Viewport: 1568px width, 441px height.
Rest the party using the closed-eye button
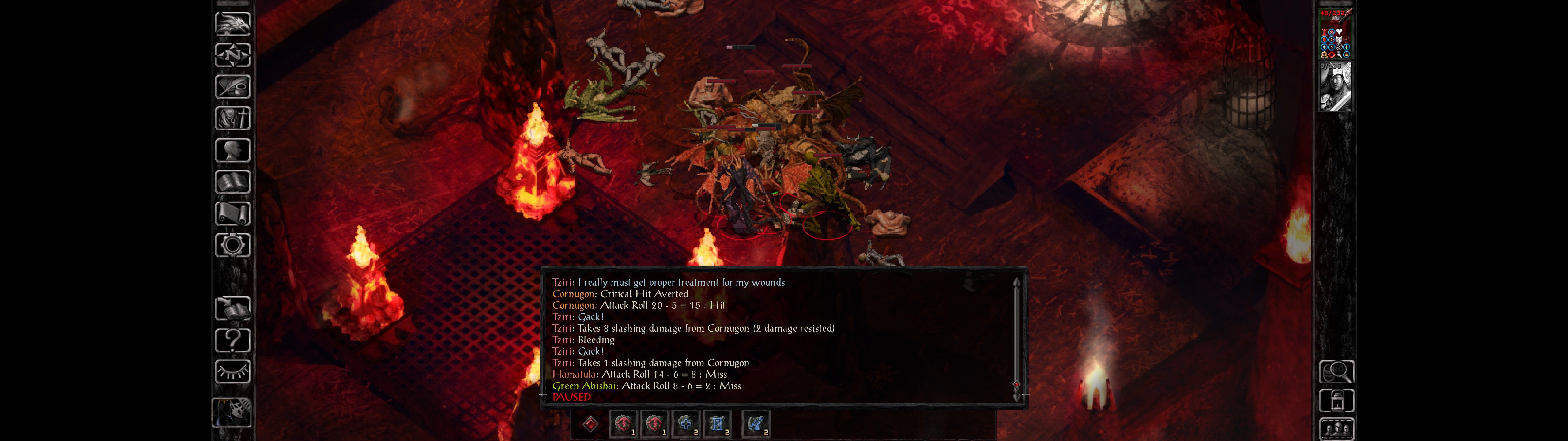click(232, 371)
